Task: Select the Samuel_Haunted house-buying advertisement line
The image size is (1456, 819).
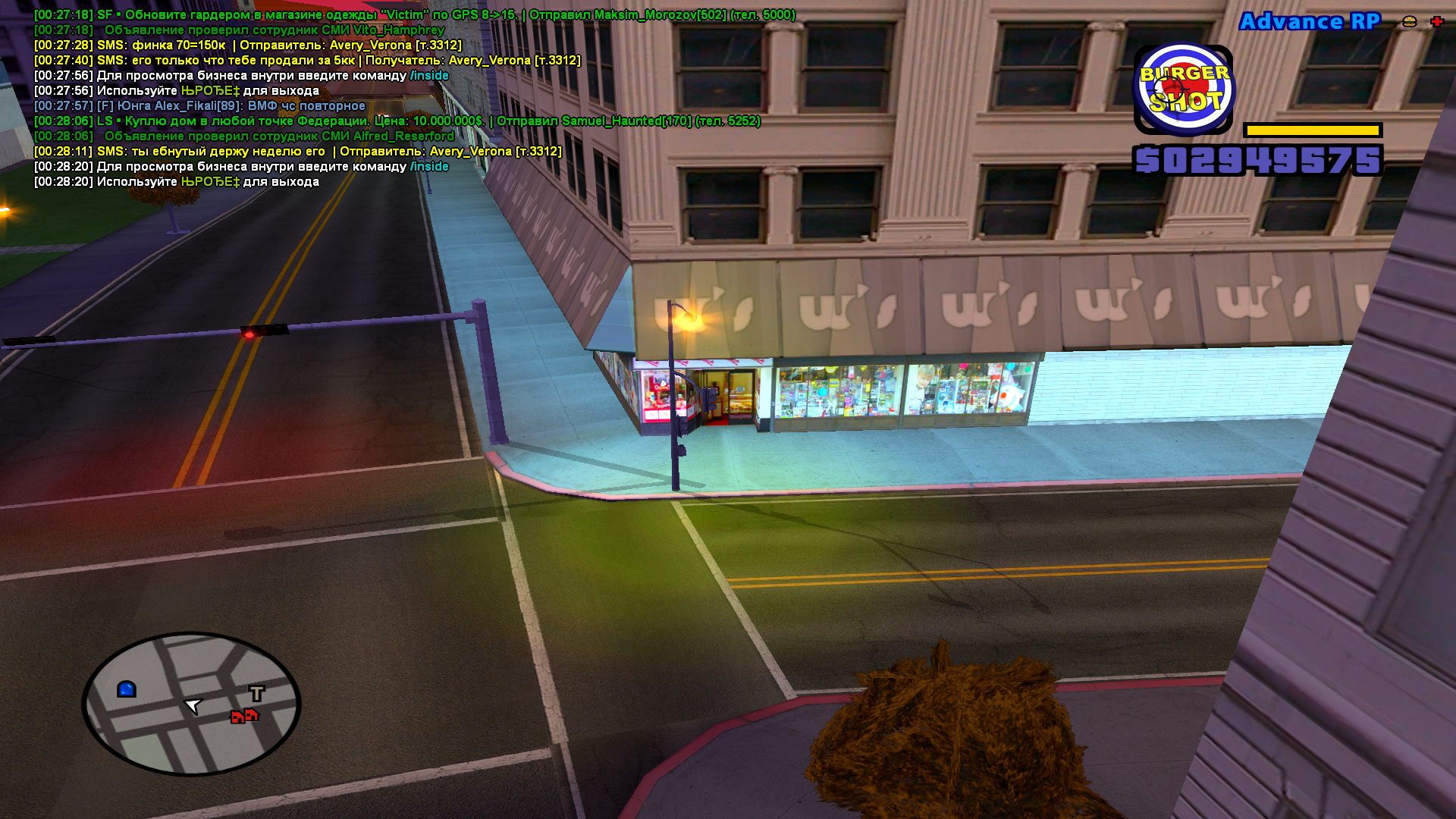Action: [397, 121]
